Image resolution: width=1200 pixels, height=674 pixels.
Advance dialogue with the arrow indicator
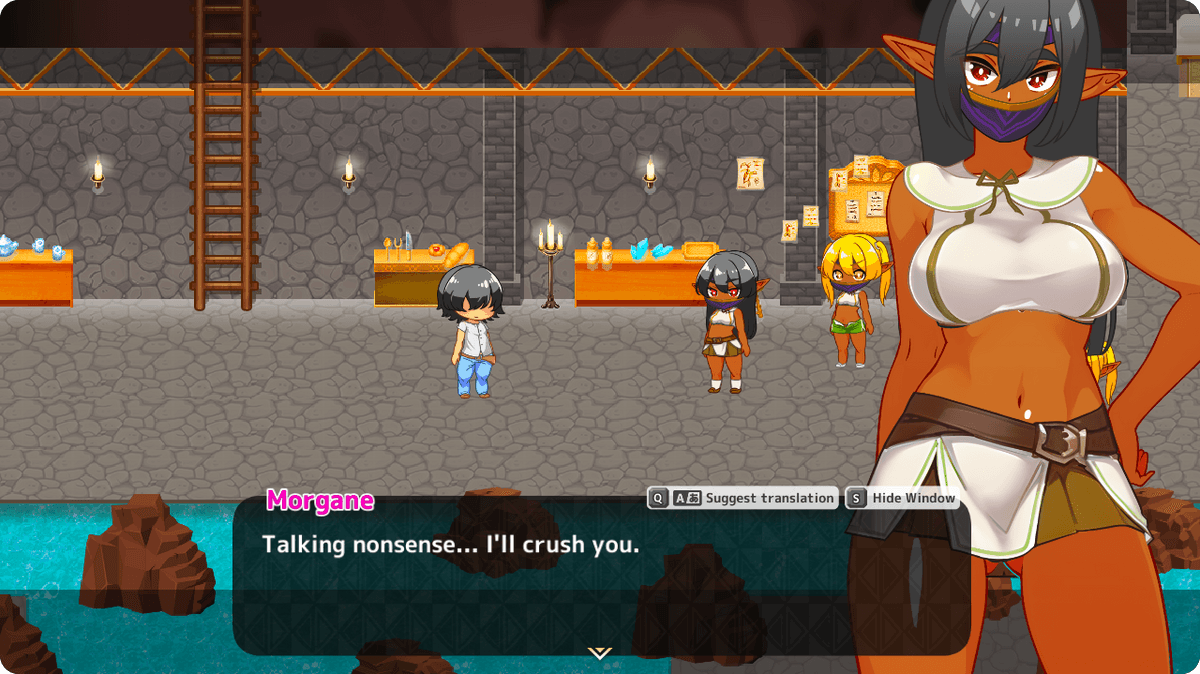(599, 653)
